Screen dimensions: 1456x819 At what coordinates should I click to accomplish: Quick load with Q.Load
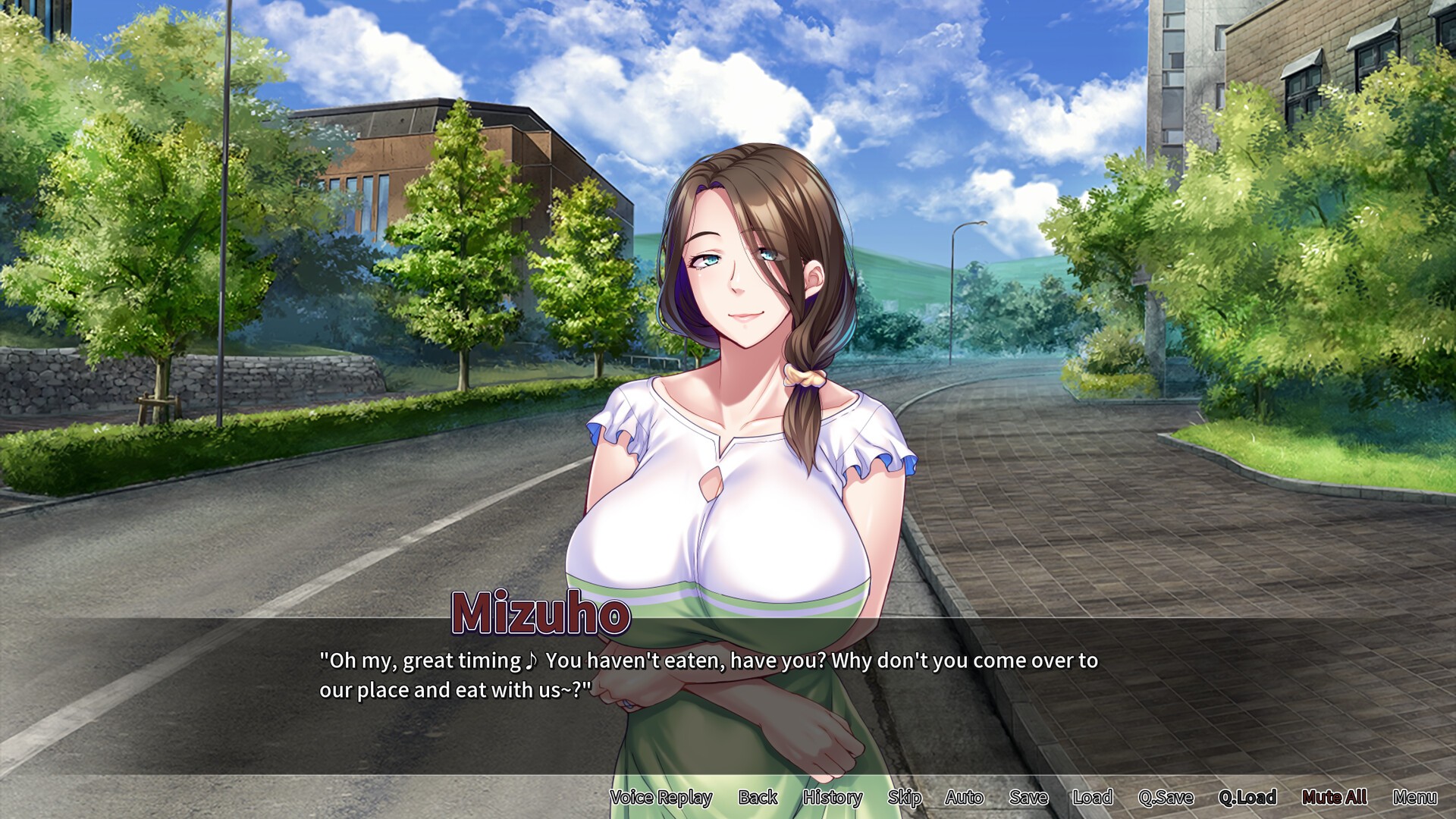1247,797
